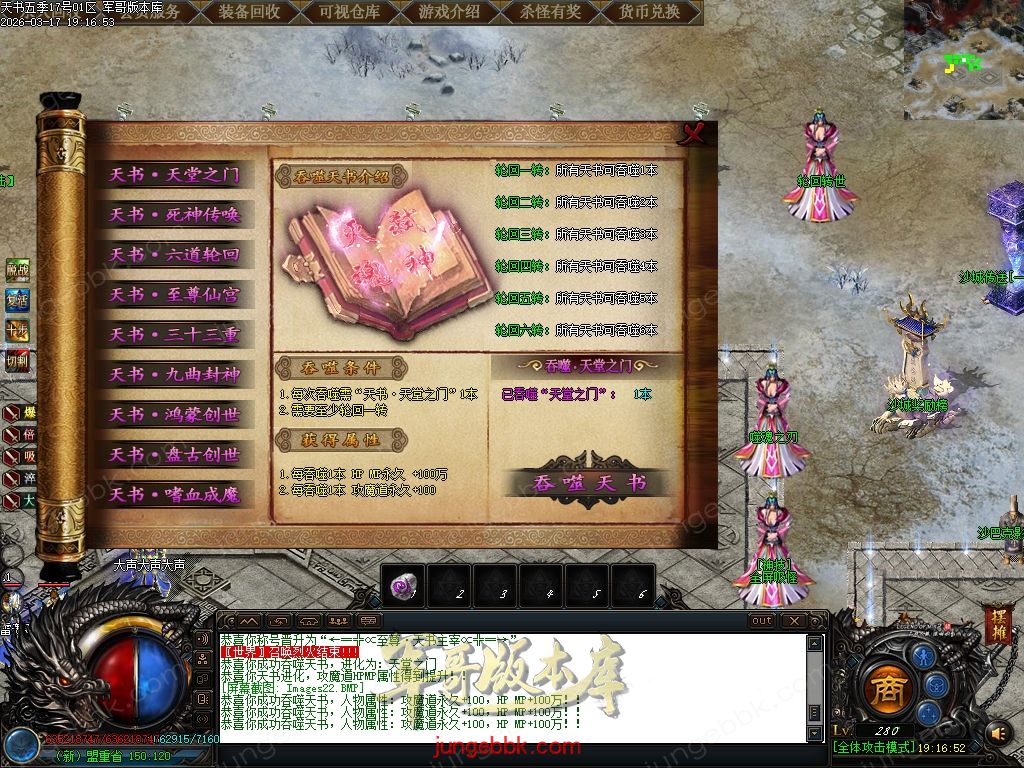1024x768 pixels.
Task: Choose 天书·鸿蒙创世
Action: click(174, 415)
